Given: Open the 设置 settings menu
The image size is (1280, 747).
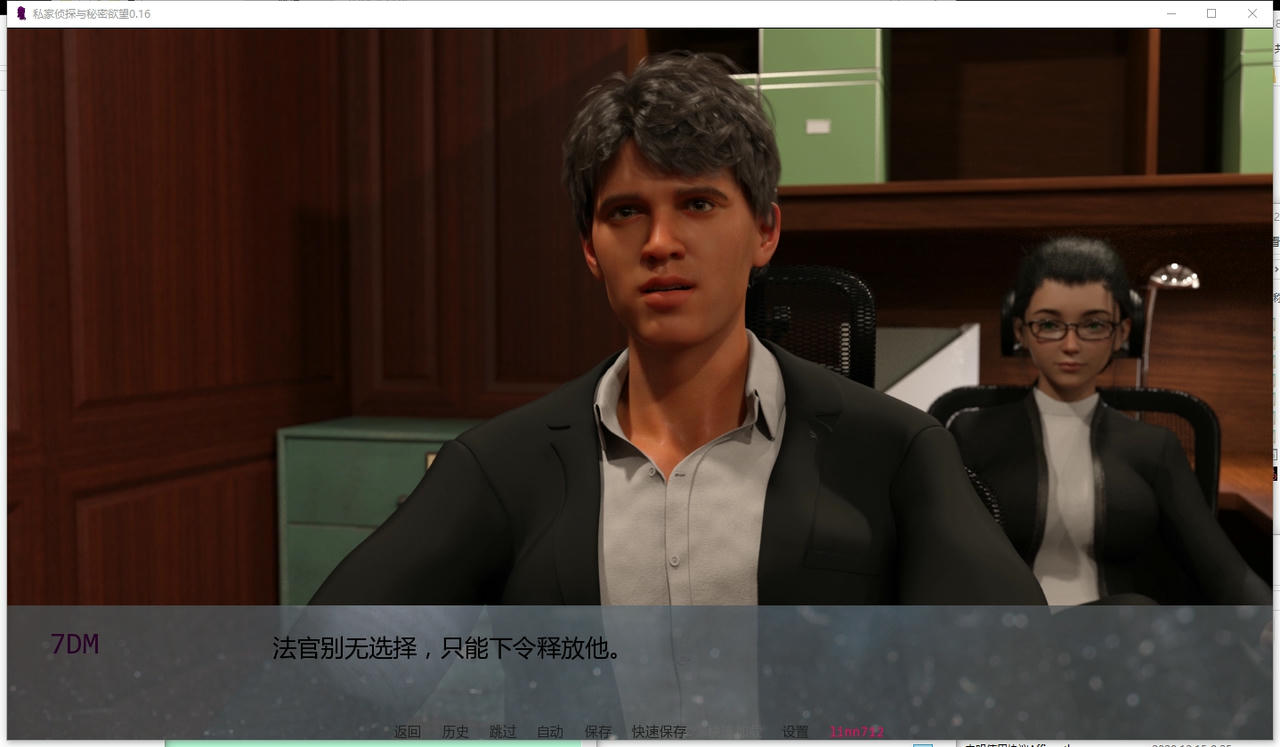Looking at the screenshot, I should 795,732.
